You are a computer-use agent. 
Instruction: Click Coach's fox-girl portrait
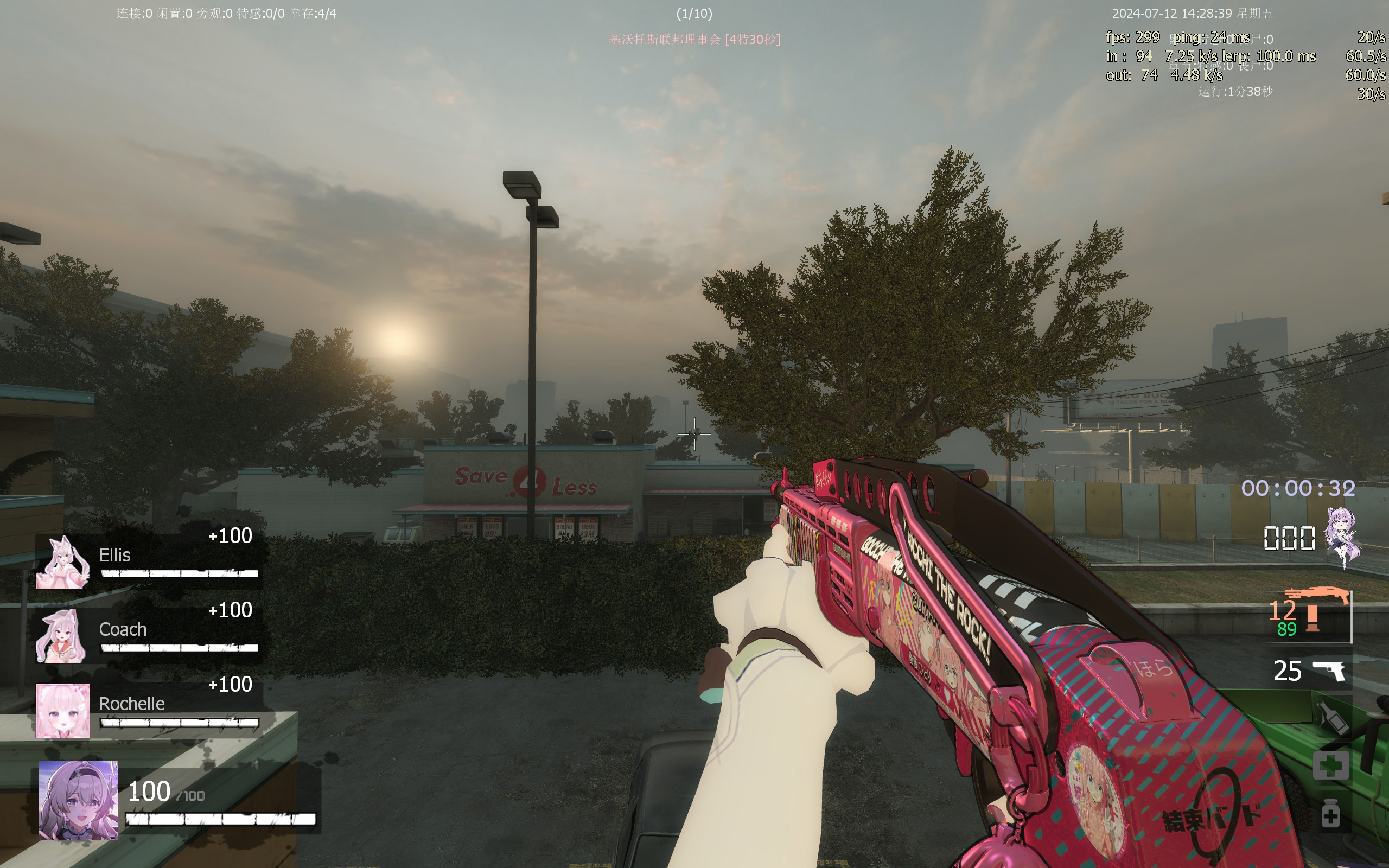point(61,637)
